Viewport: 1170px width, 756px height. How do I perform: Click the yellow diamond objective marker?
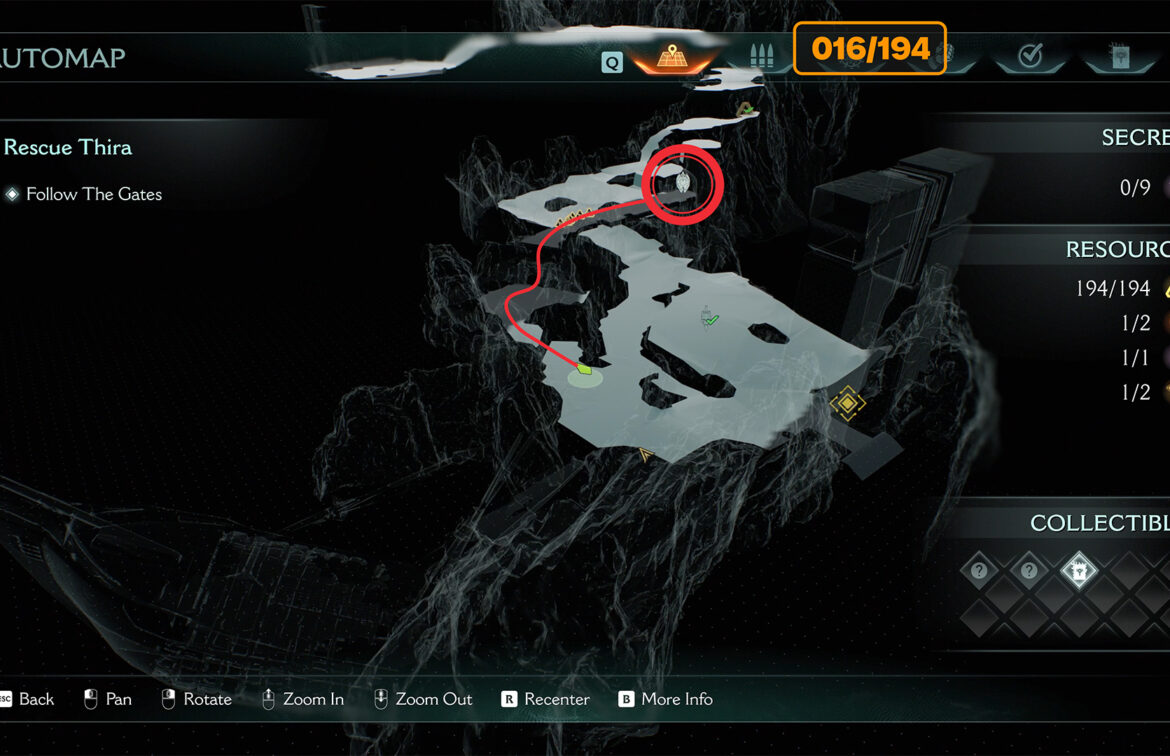coord(848,403)
